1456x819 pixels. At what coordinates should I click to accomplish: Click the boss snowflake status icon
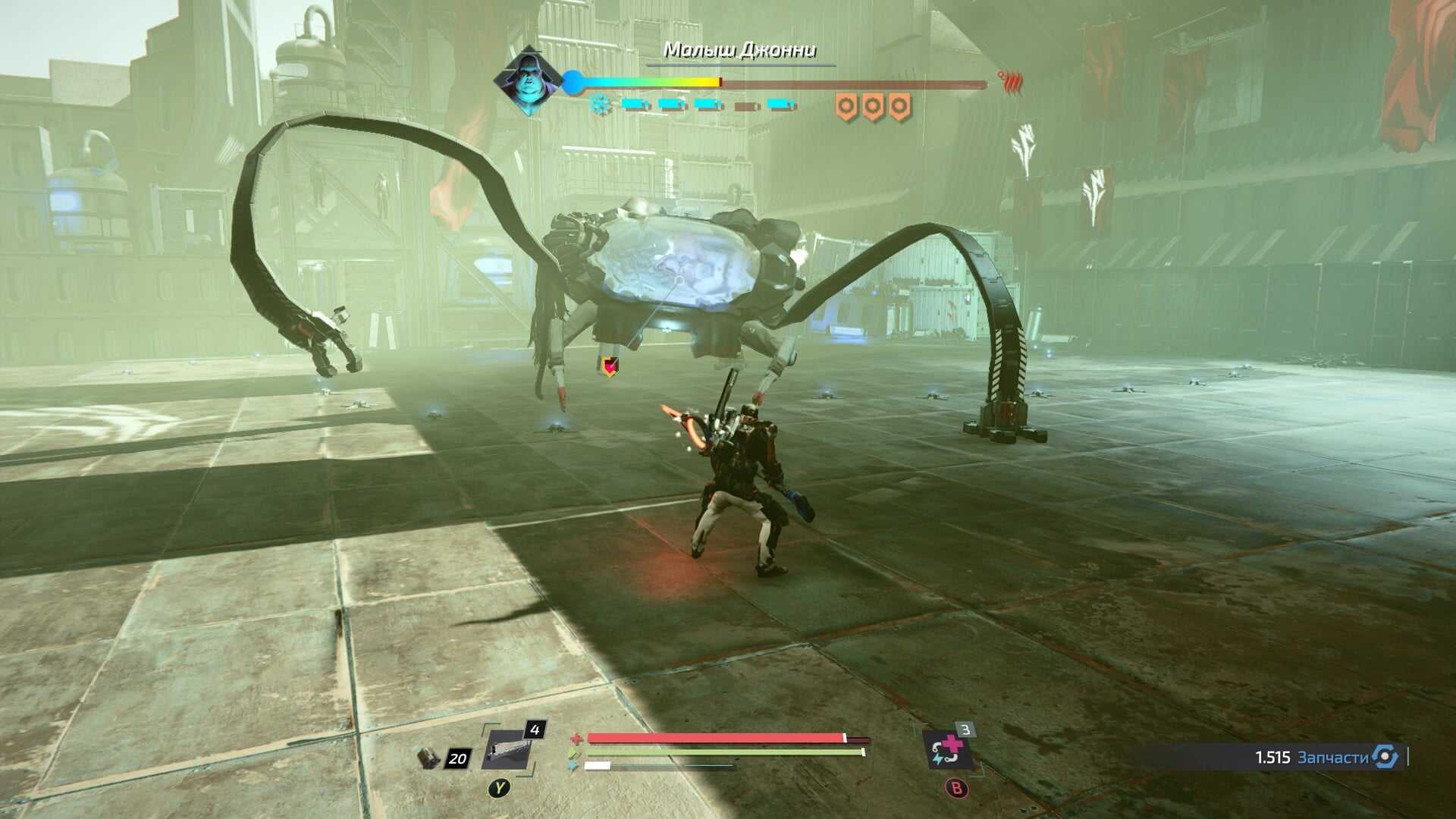coord(601,105)
